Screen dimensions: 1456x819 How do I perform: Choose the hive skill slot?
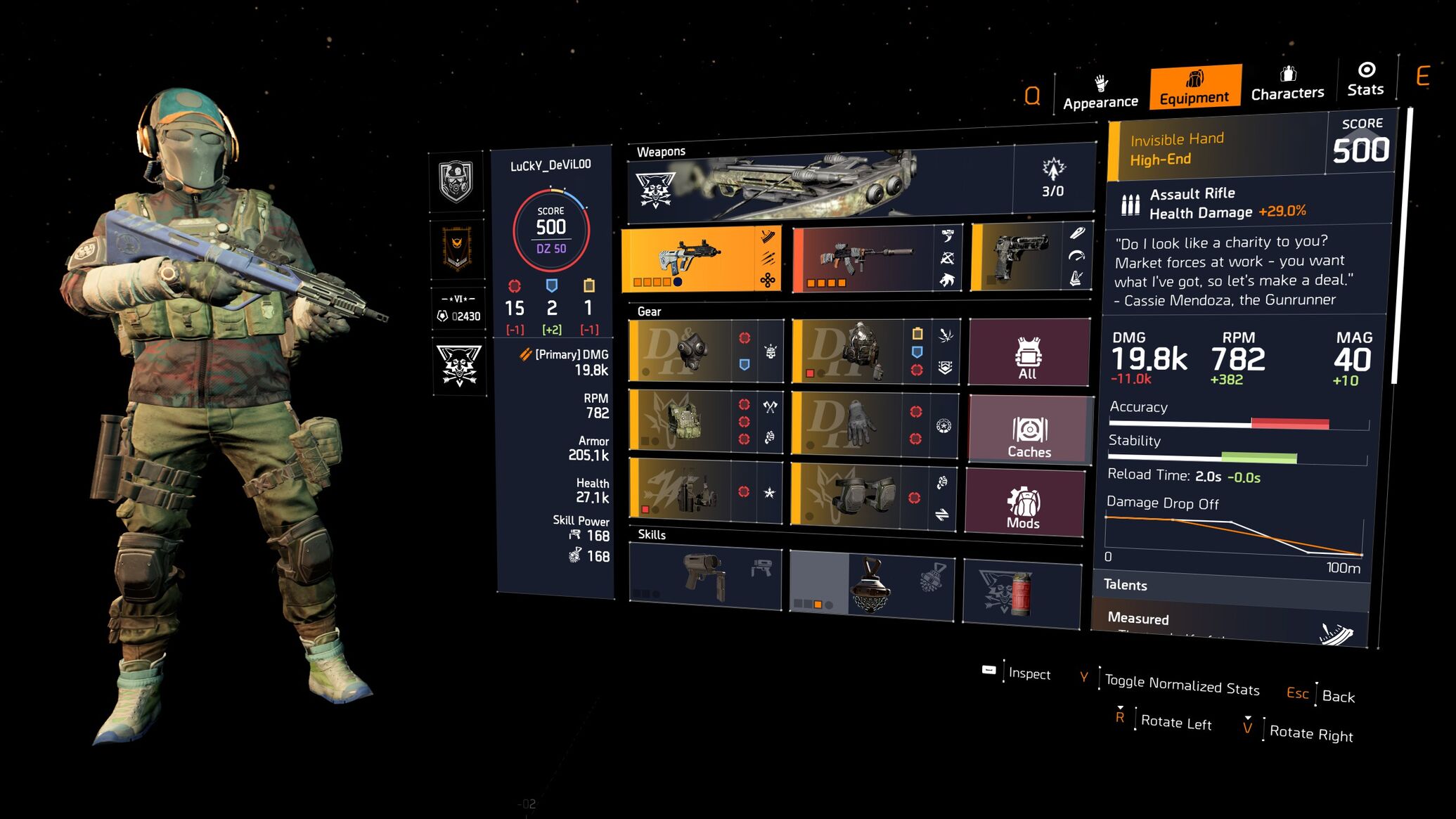click(x=872, y=585)
